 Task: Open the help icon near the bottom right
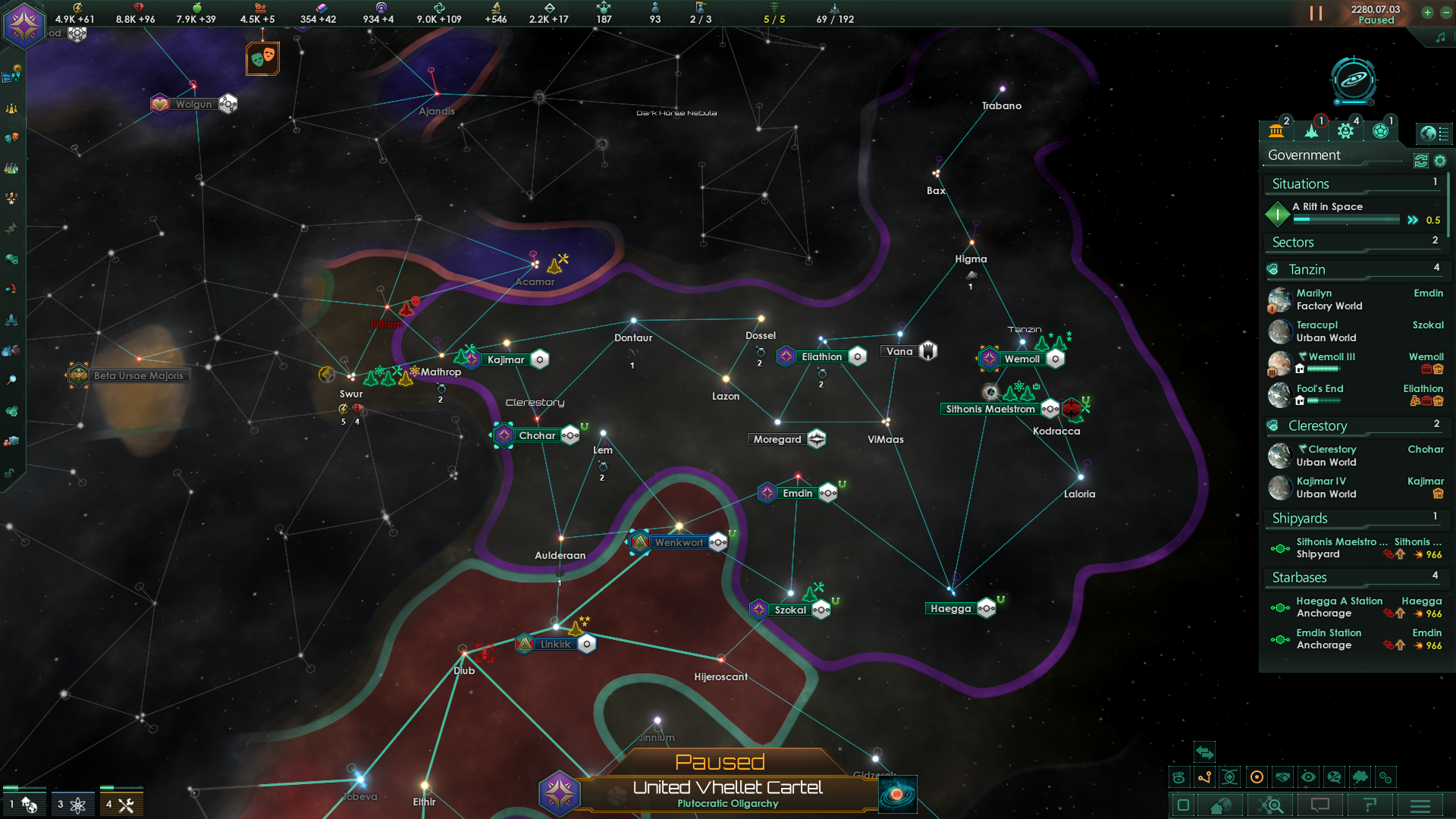pos(1371,806)
